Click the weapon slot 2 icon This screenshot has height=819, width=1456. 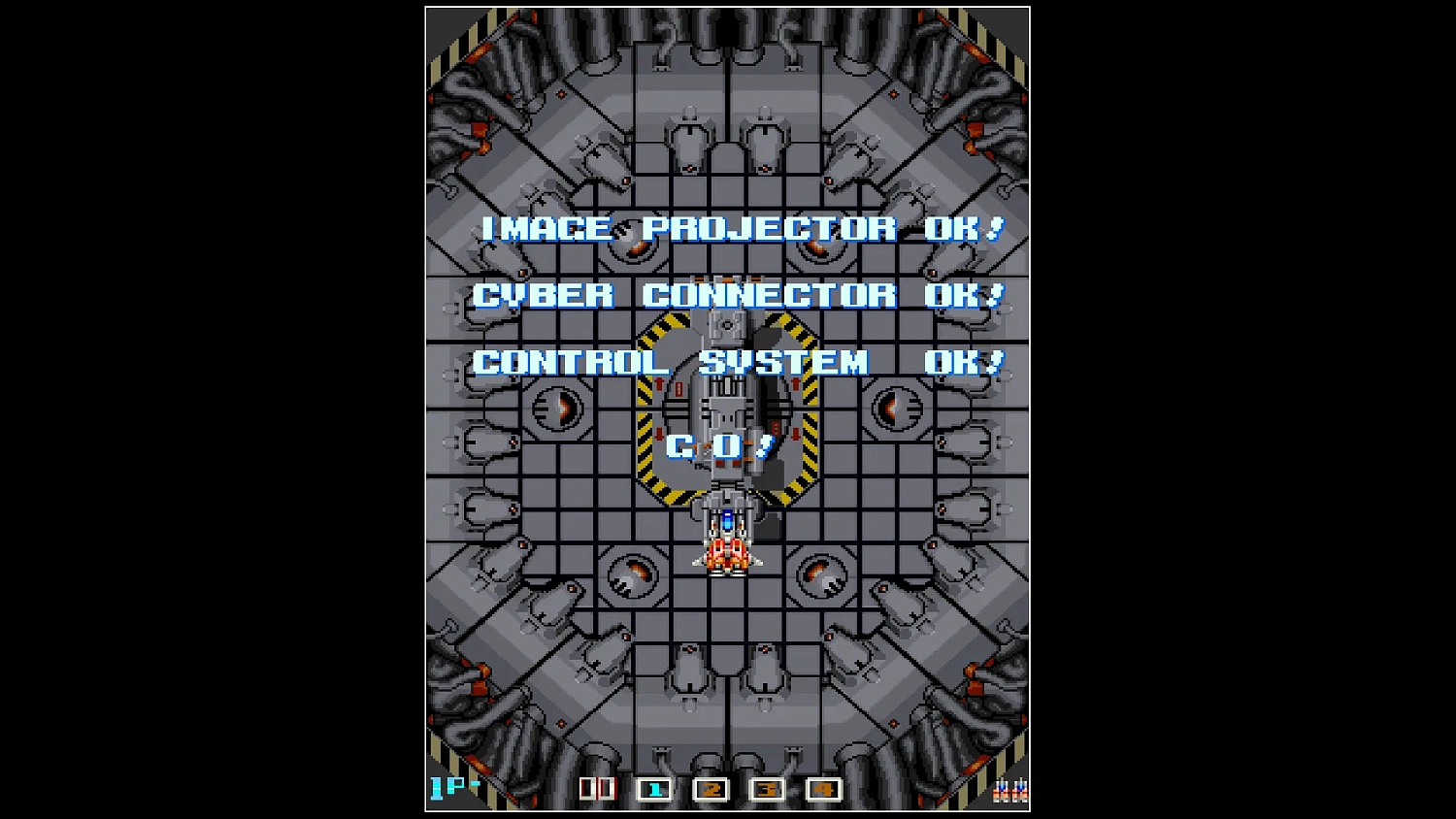712,791
